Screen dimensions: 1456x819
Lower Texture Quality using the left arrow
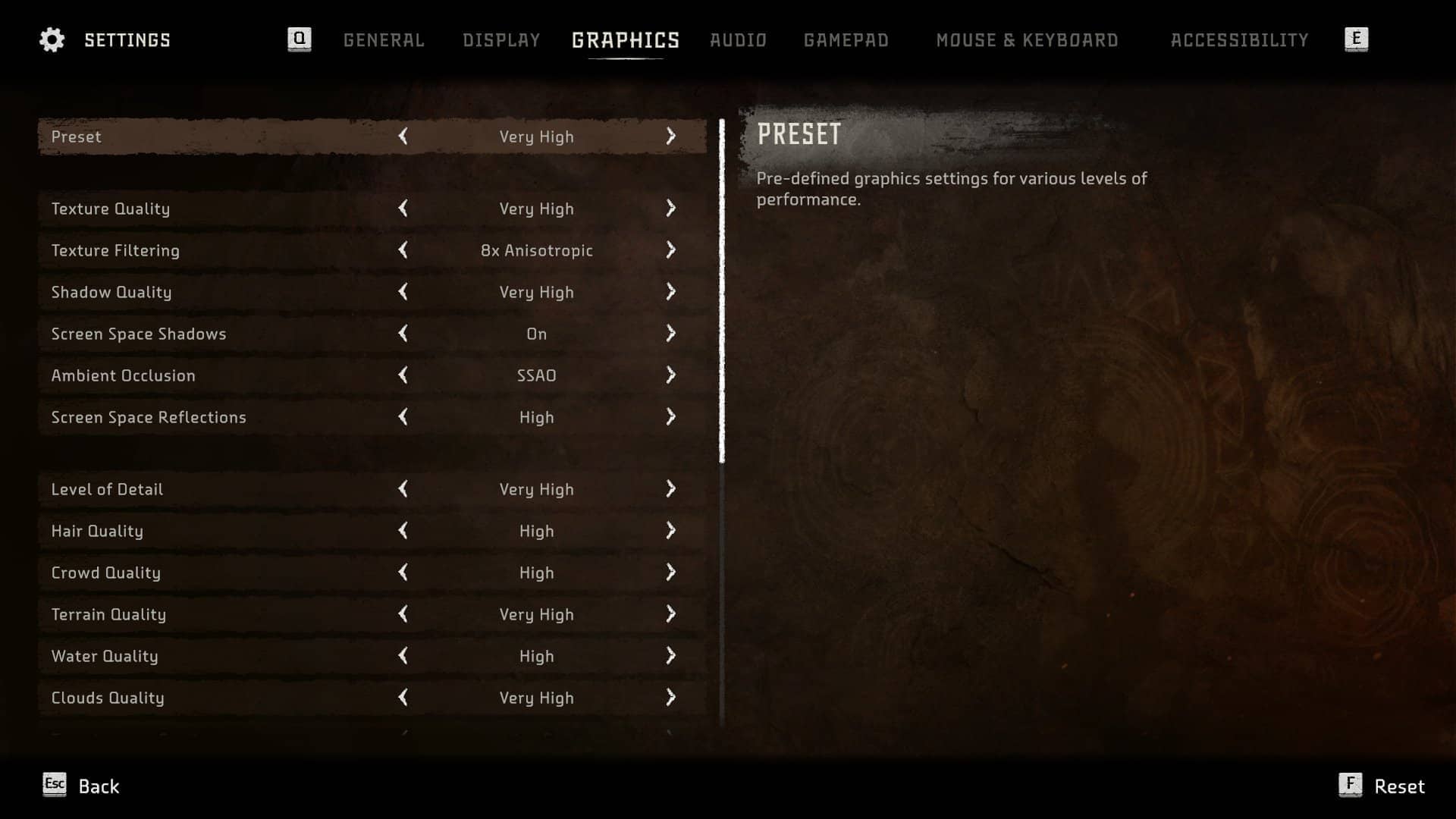403,209
